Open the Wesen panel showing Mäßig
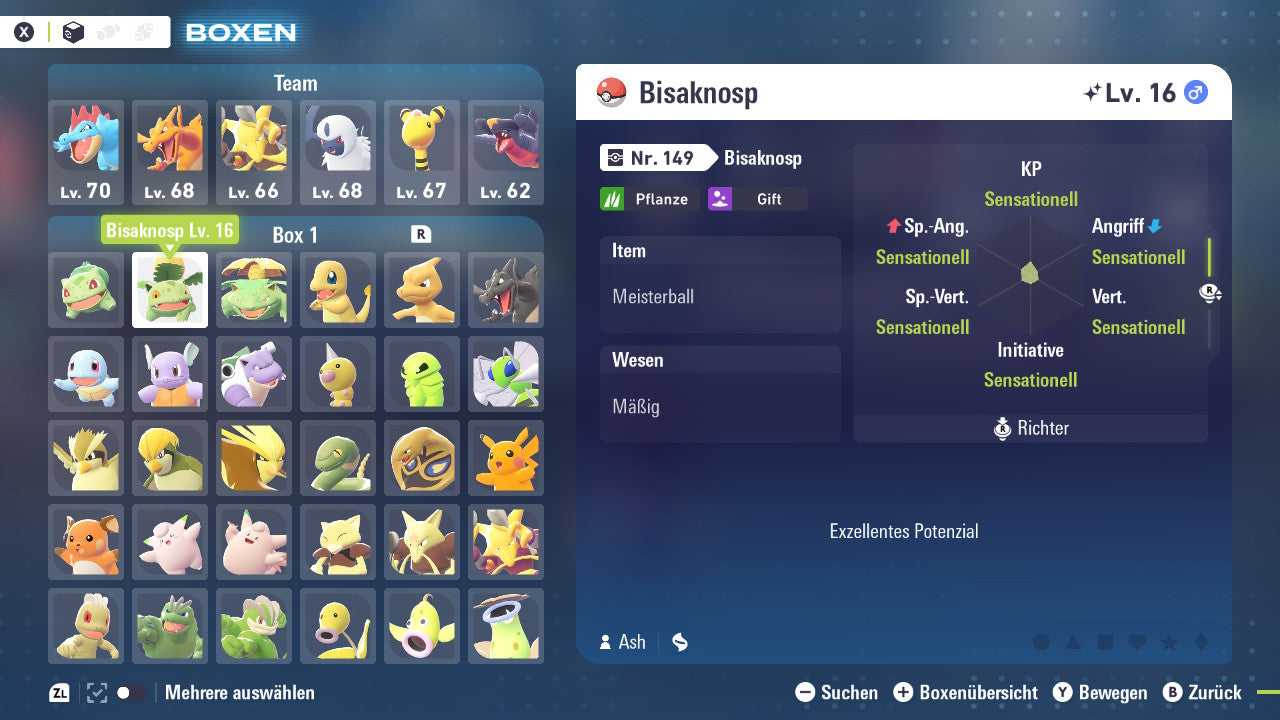Image resolution: width=1280 pixels, height=720 pixels. click(720, 392)
